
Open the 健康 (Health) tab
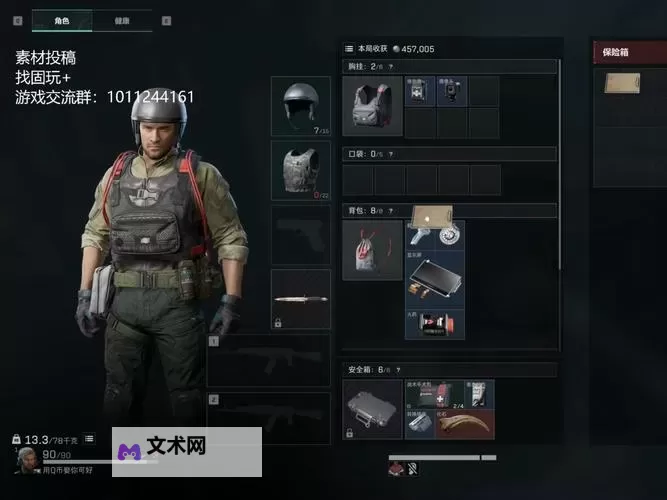(121, 20)
